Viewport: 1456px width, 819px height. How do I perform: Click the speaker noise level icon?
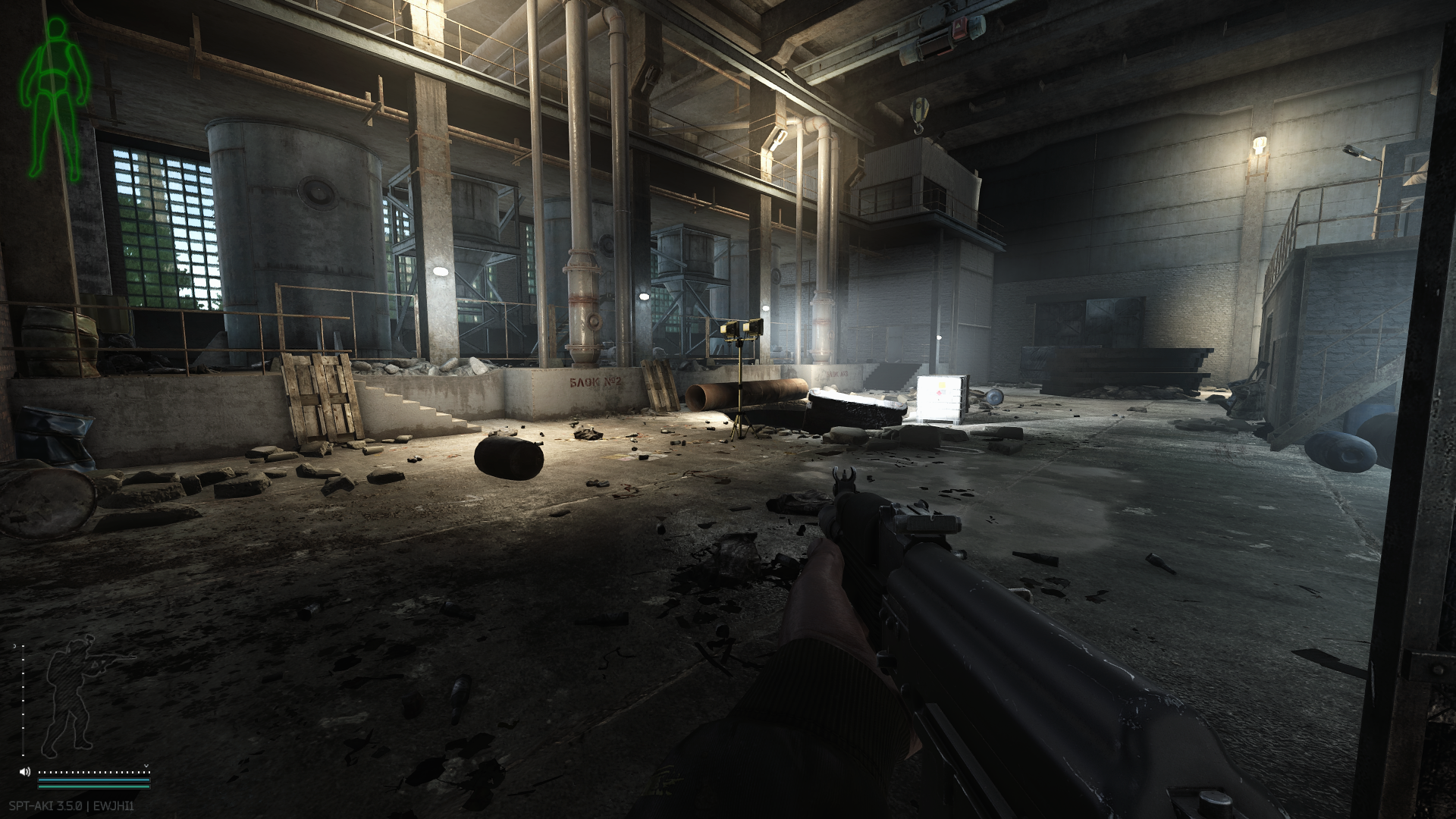point(25,772)
